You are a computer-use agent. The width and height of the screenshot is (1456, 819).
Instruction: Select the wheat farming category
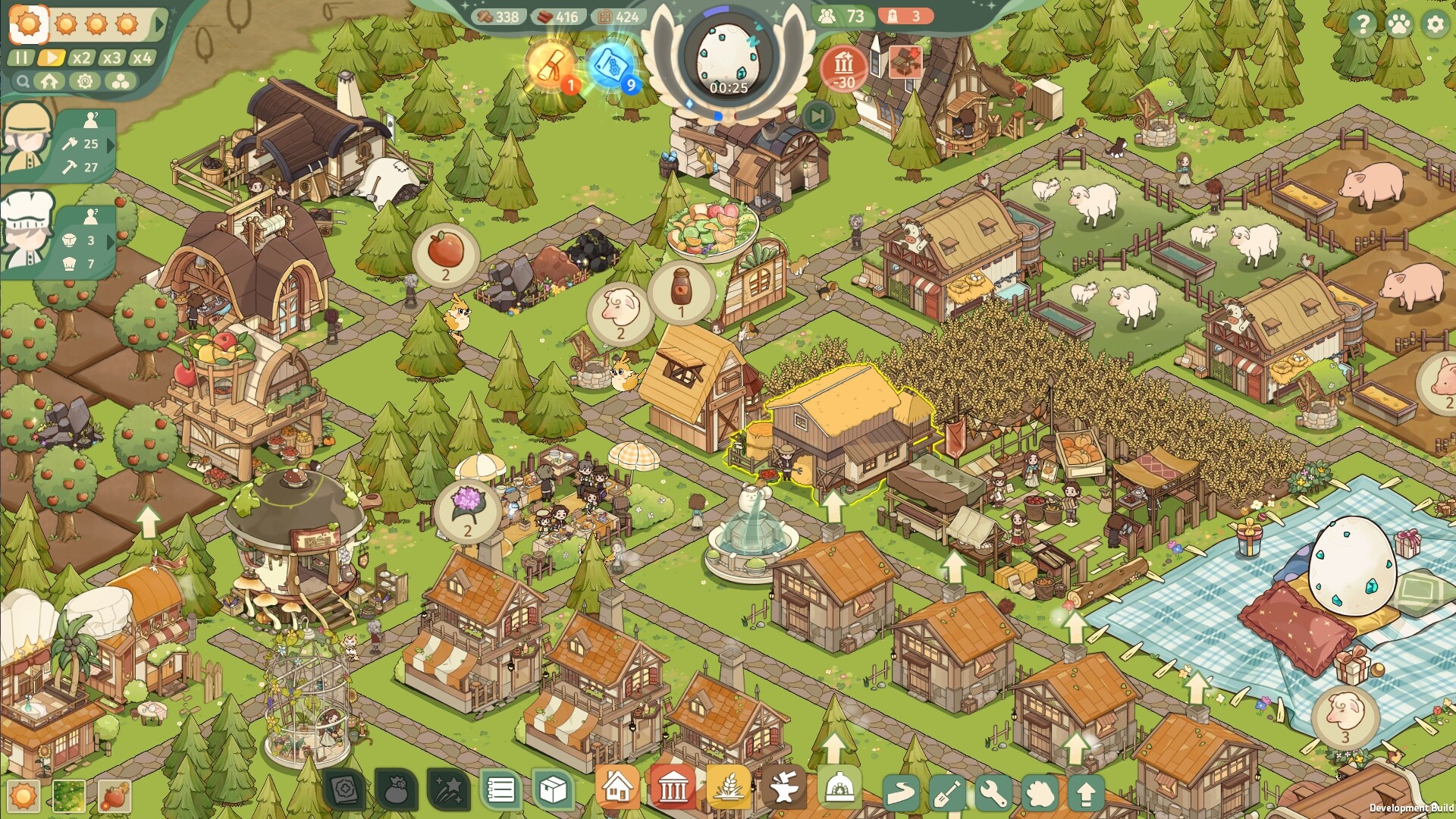click(x=728, y=787)
